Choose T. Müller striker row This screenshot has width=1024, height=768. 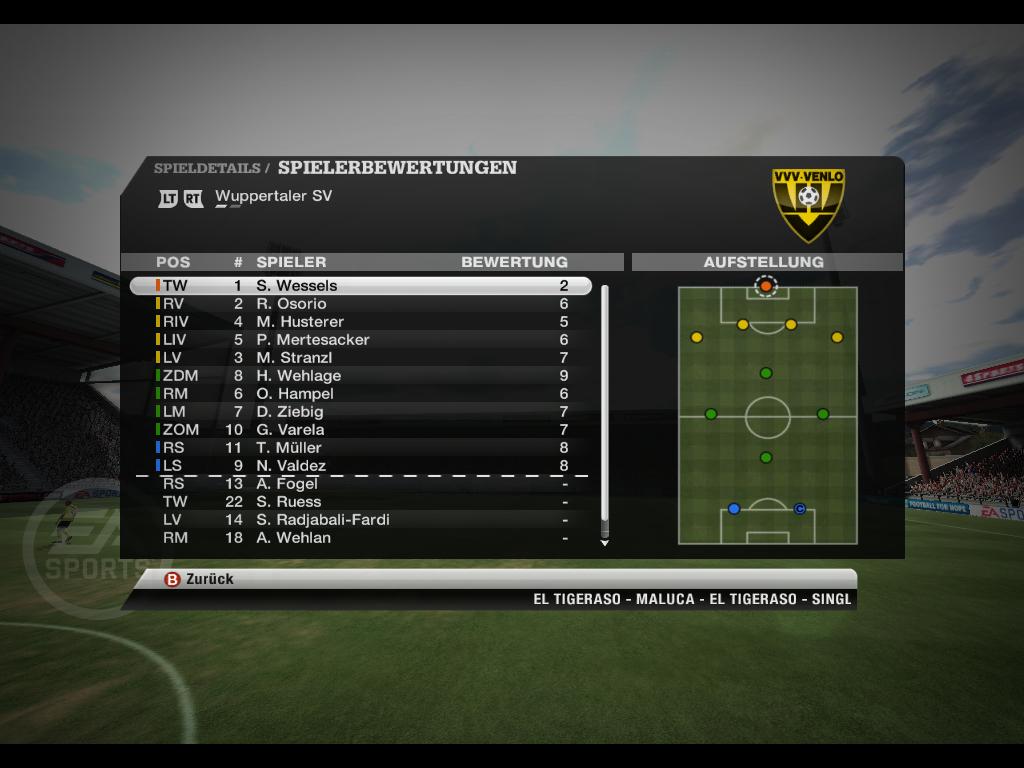pos(360,448)
